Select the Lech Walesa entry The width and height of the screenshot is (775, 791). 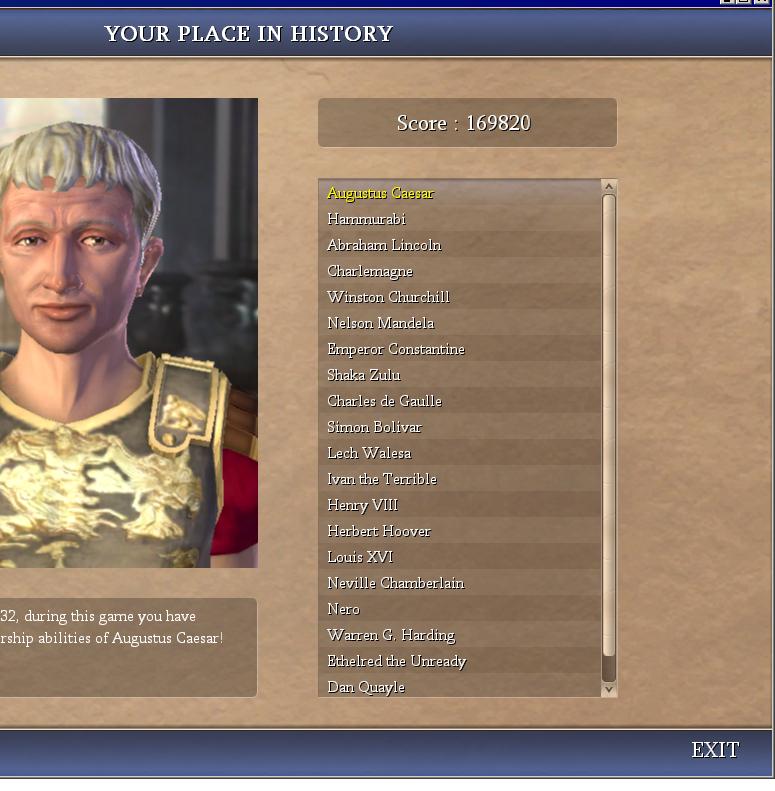(x=369, y=453)
